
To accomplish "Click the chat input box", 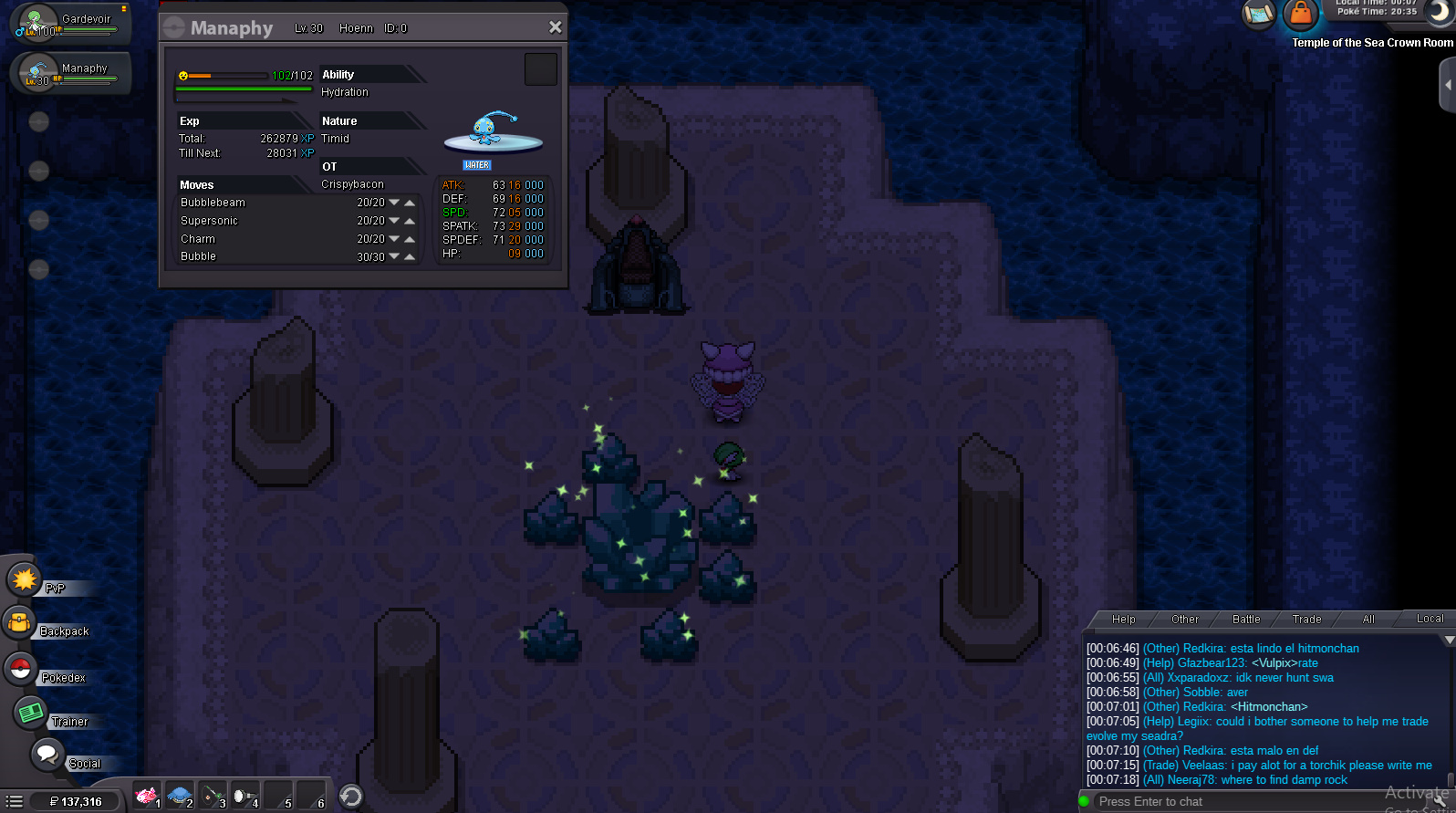I will pos(1232,802).
